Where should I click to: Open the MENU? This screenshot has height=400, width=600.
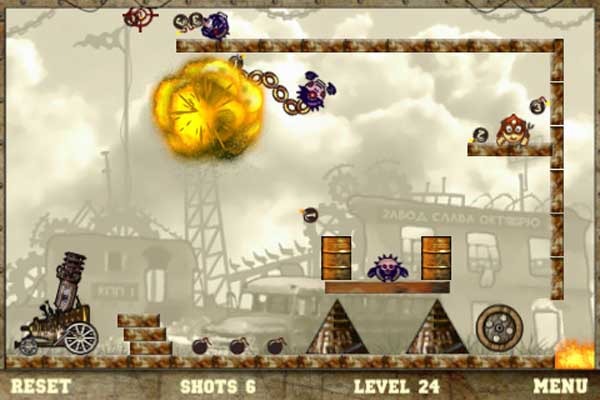pyautogui.click(x=559, y=385)
